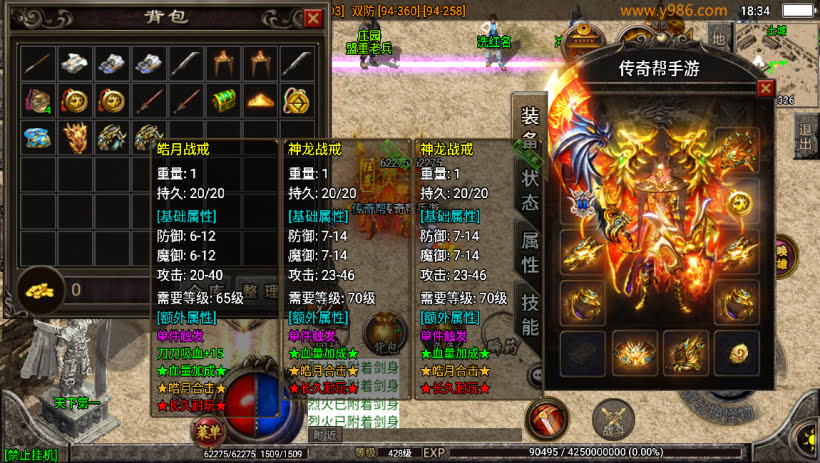Open the 状态 status tab

528,187
